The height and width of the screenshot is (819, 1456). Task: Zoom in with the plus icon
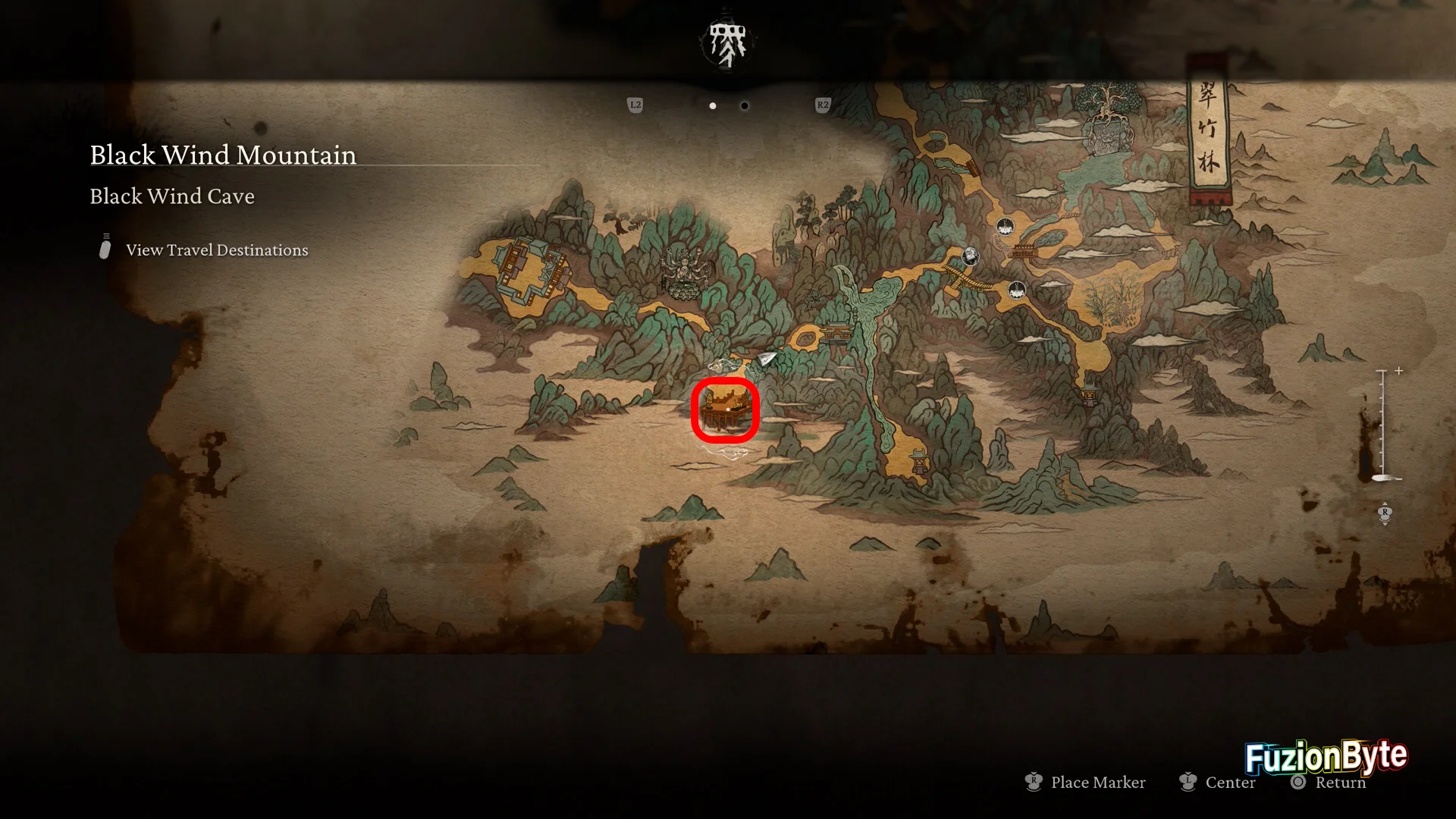(x=1399, y=371)
